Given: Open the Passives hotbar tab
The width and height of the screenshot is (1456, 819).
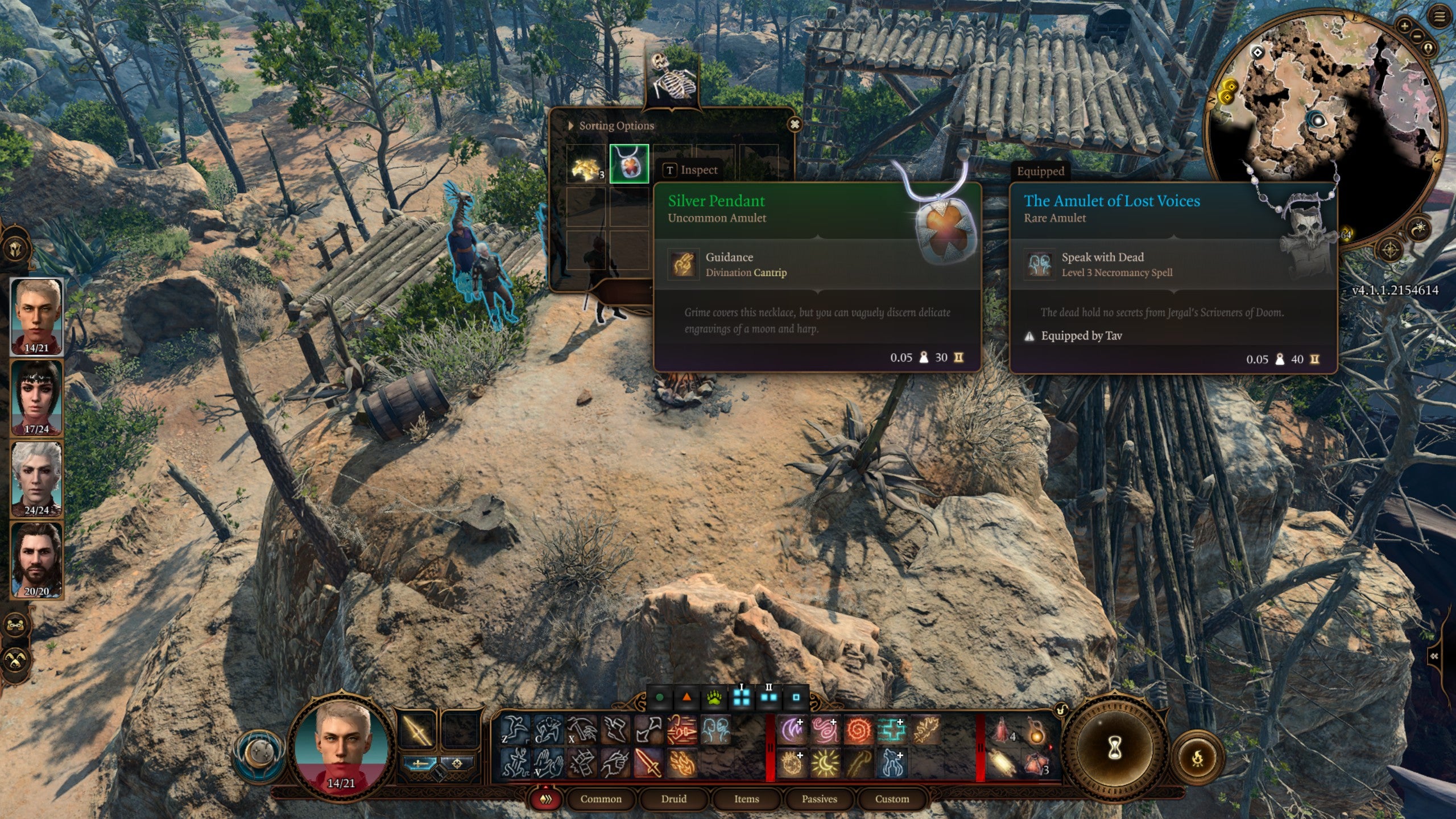Looking at the screenshot, I should pos(820,799).
